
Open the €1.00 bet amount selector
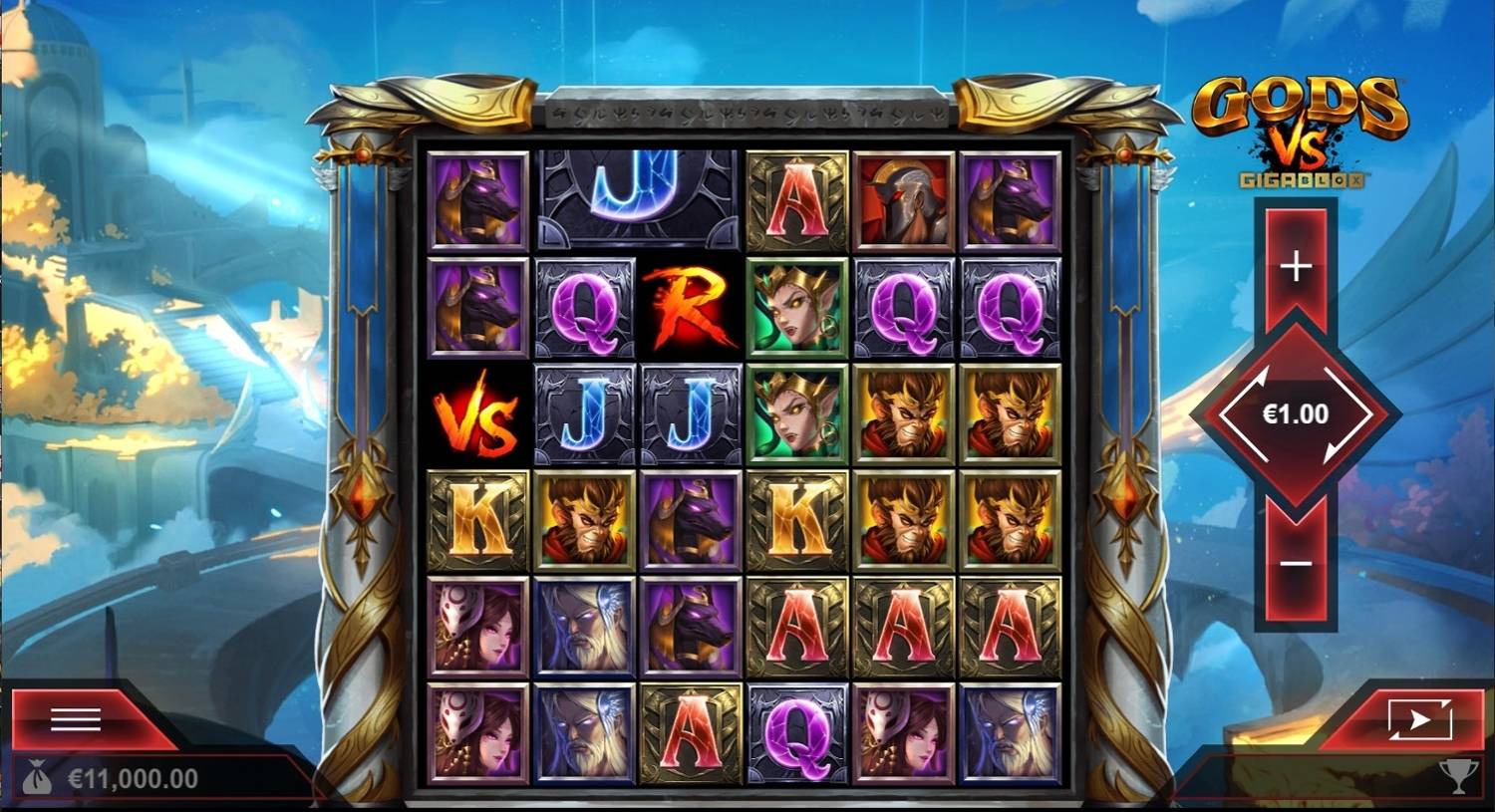click(1295, 413)
